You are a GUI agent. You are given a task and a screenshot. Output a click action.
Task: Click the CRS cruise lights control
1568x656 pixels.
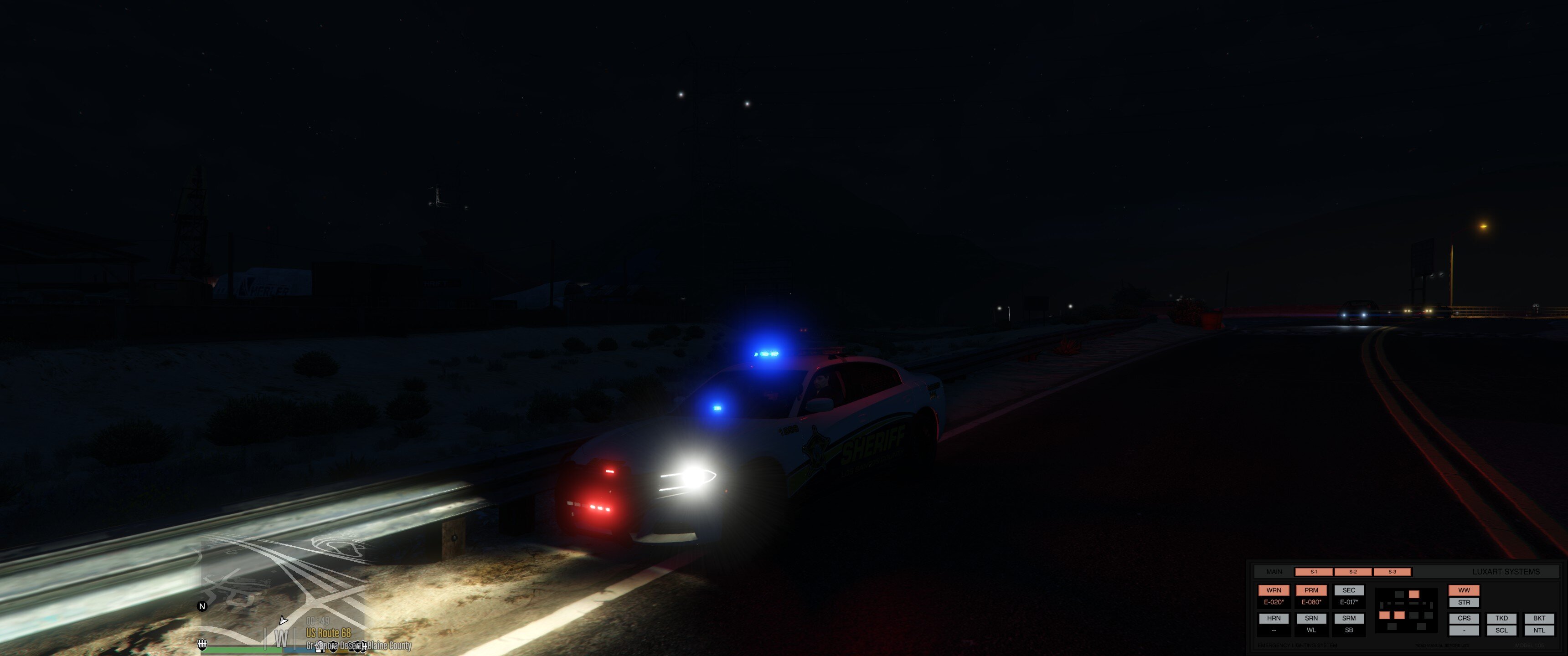pyautogui.click(x=1464, y=618)
